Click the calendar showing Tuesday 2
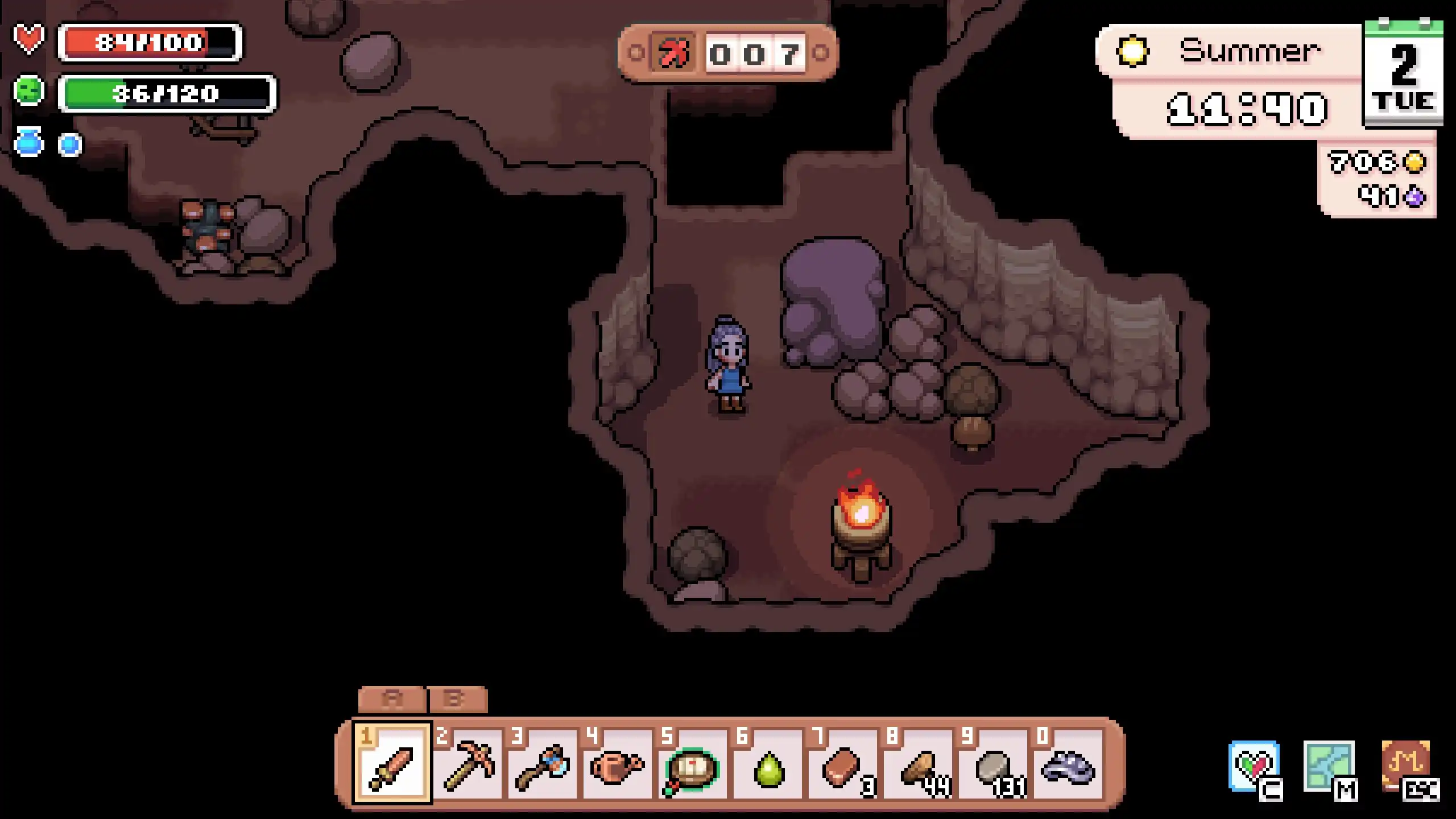 pyautogui.click(x=1403, y=74)
